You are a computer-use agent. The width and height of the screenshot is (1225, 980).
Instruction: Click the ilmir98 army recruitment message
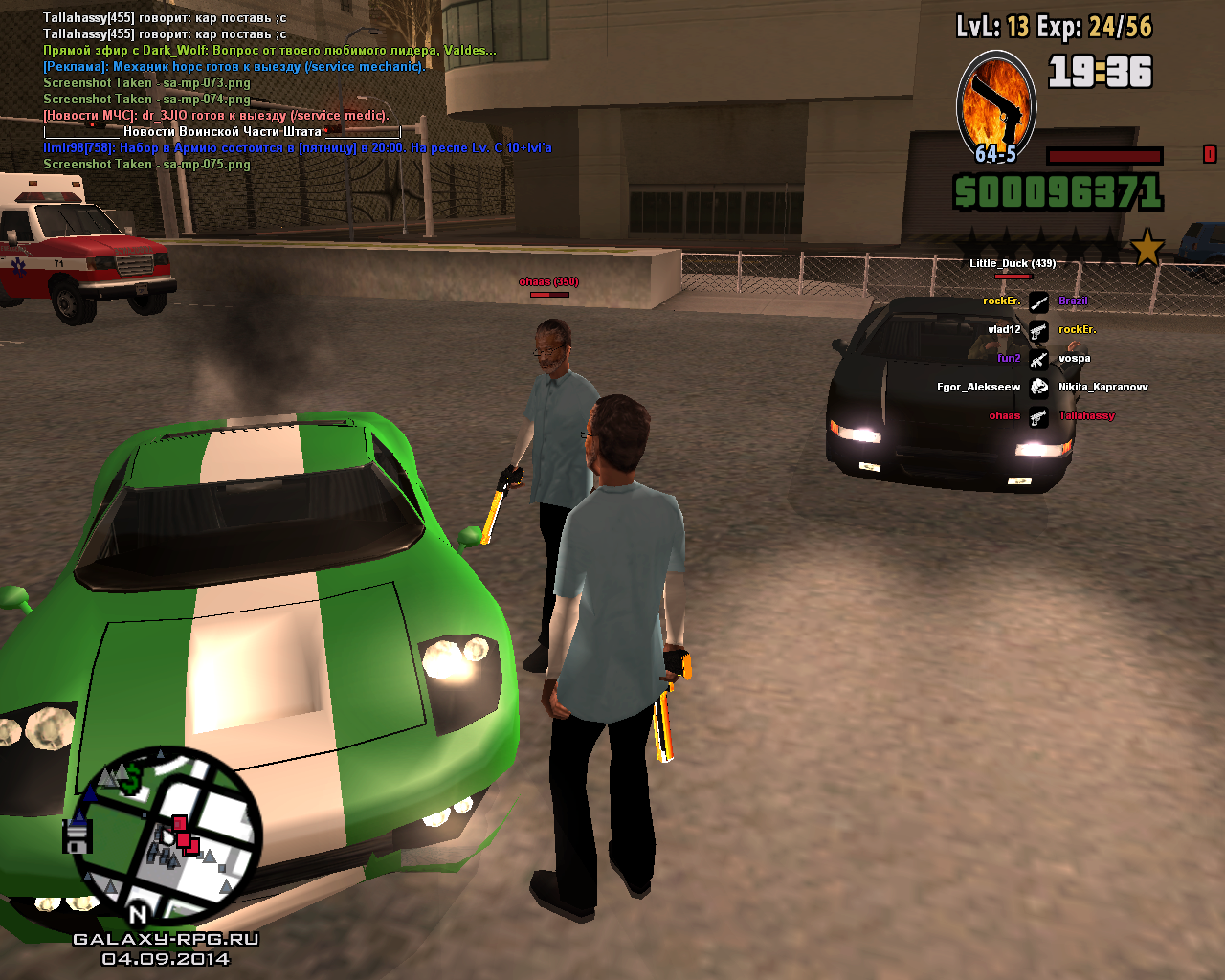click(297, 148)
